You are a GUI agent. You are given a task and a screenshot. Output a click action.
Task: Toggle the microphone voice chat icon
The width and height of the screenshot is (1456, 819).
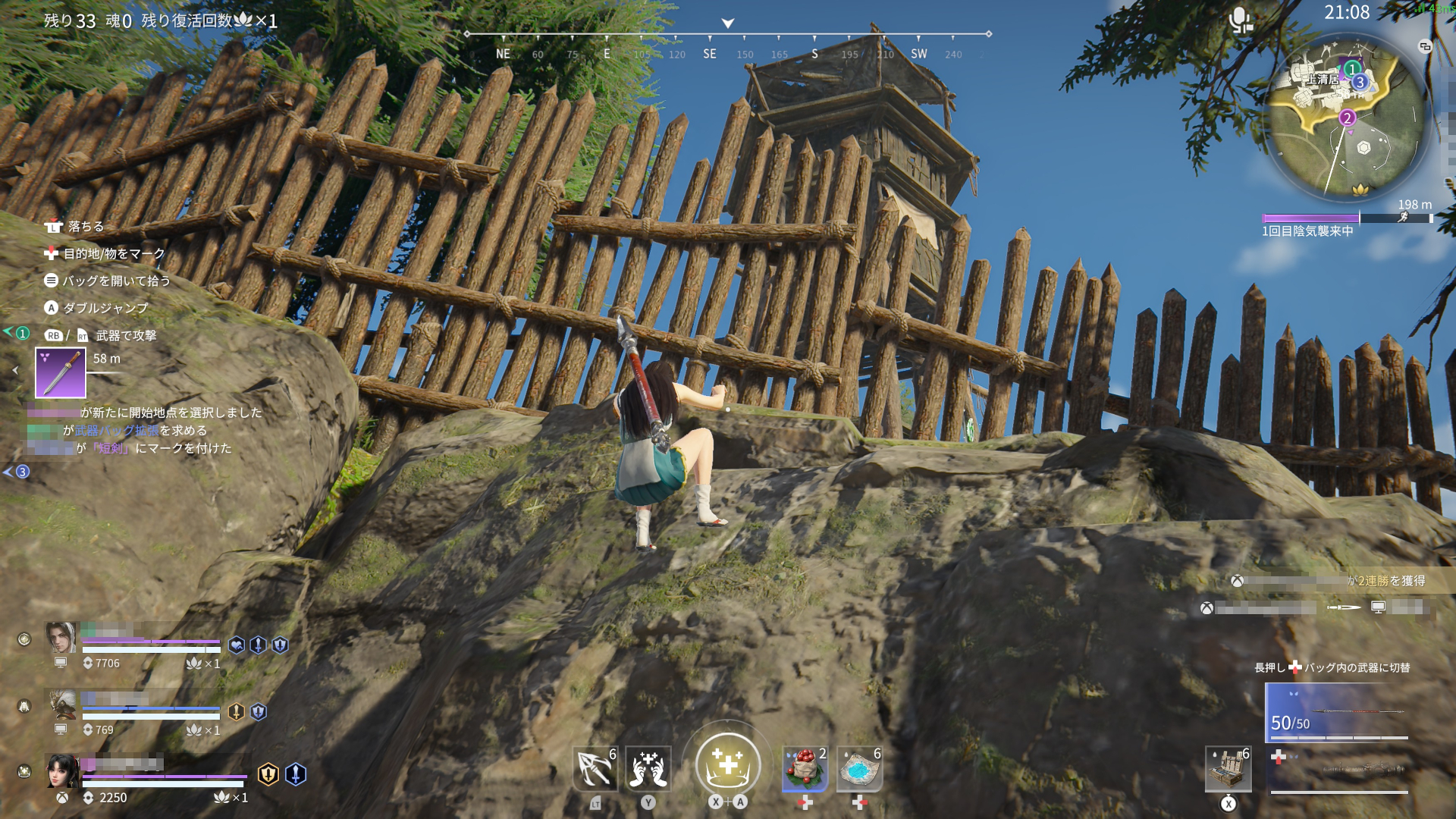(1240, 20)
